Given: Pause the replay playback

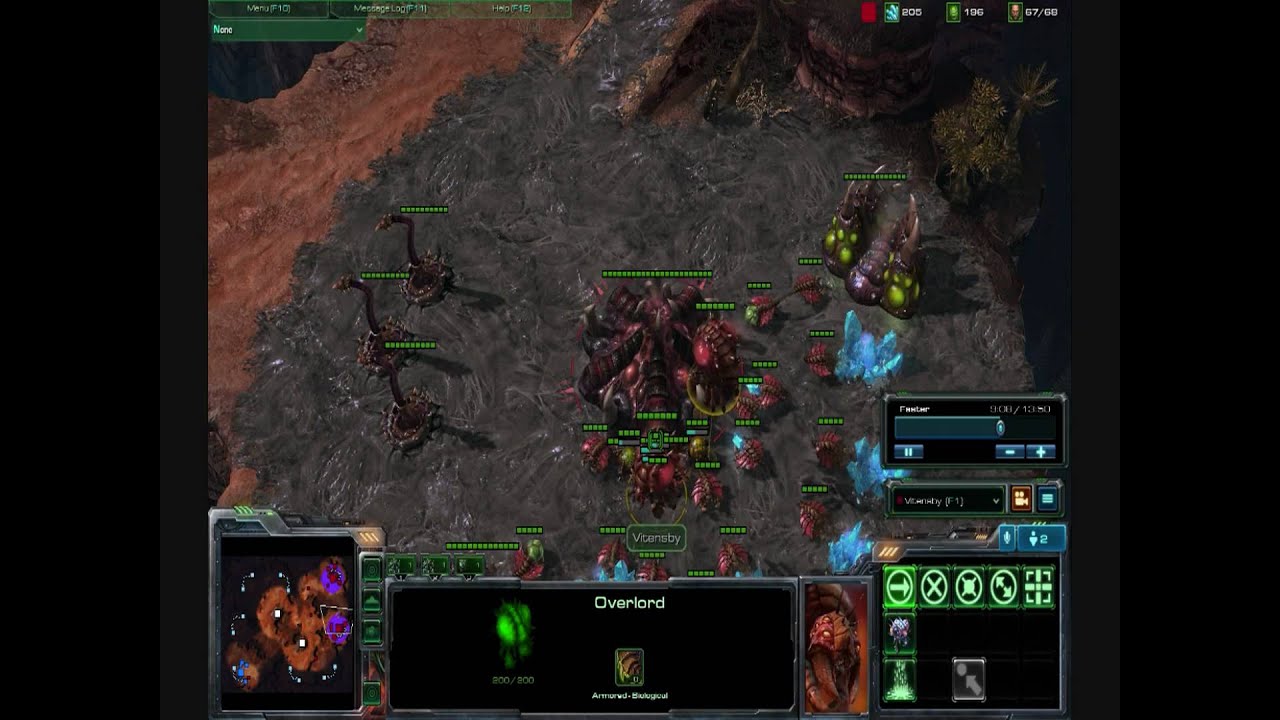Looking at the screenshot, I should point(909,452).
